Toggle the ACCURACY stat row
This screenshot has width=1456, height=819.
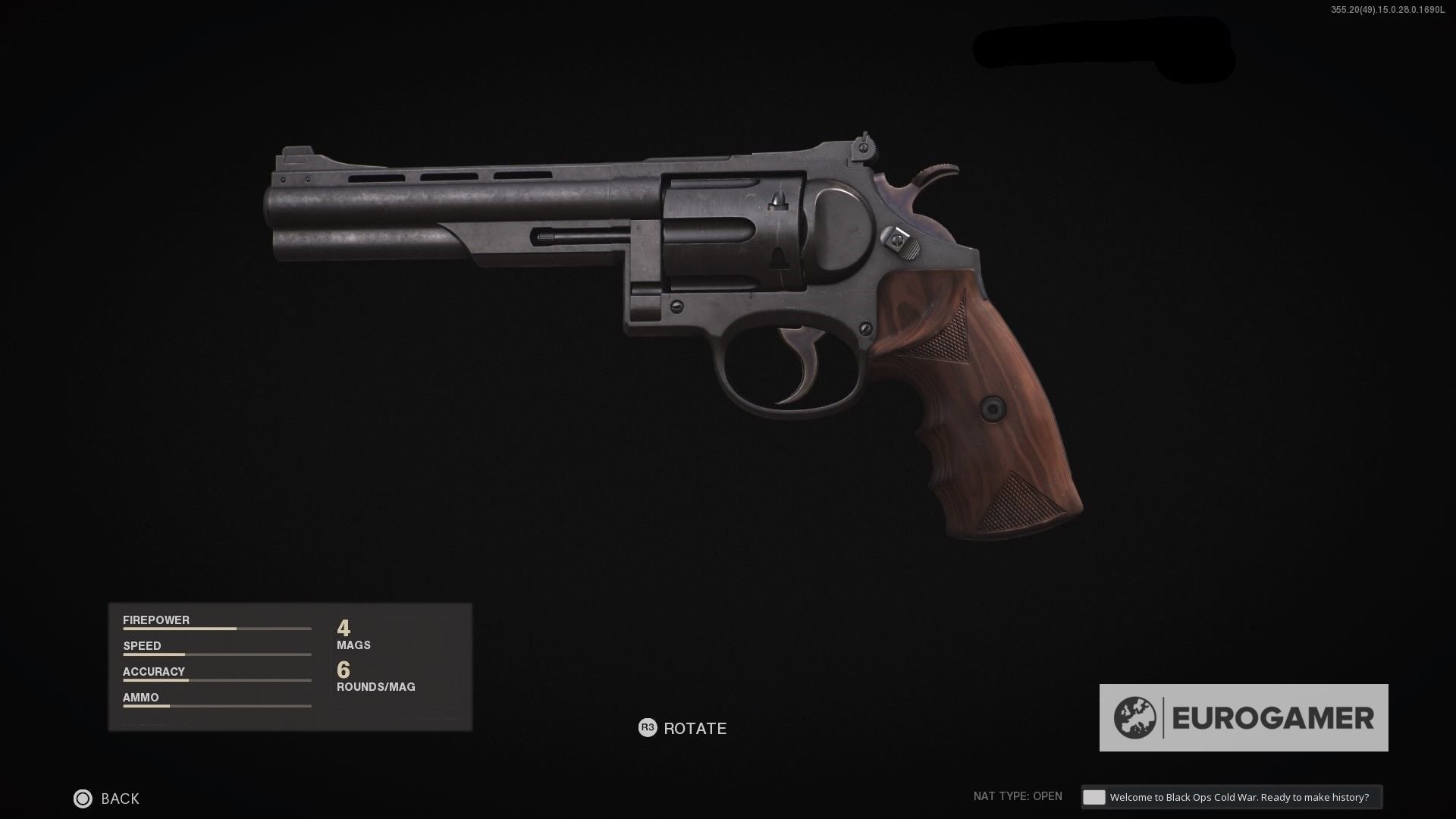pos(153,671)
